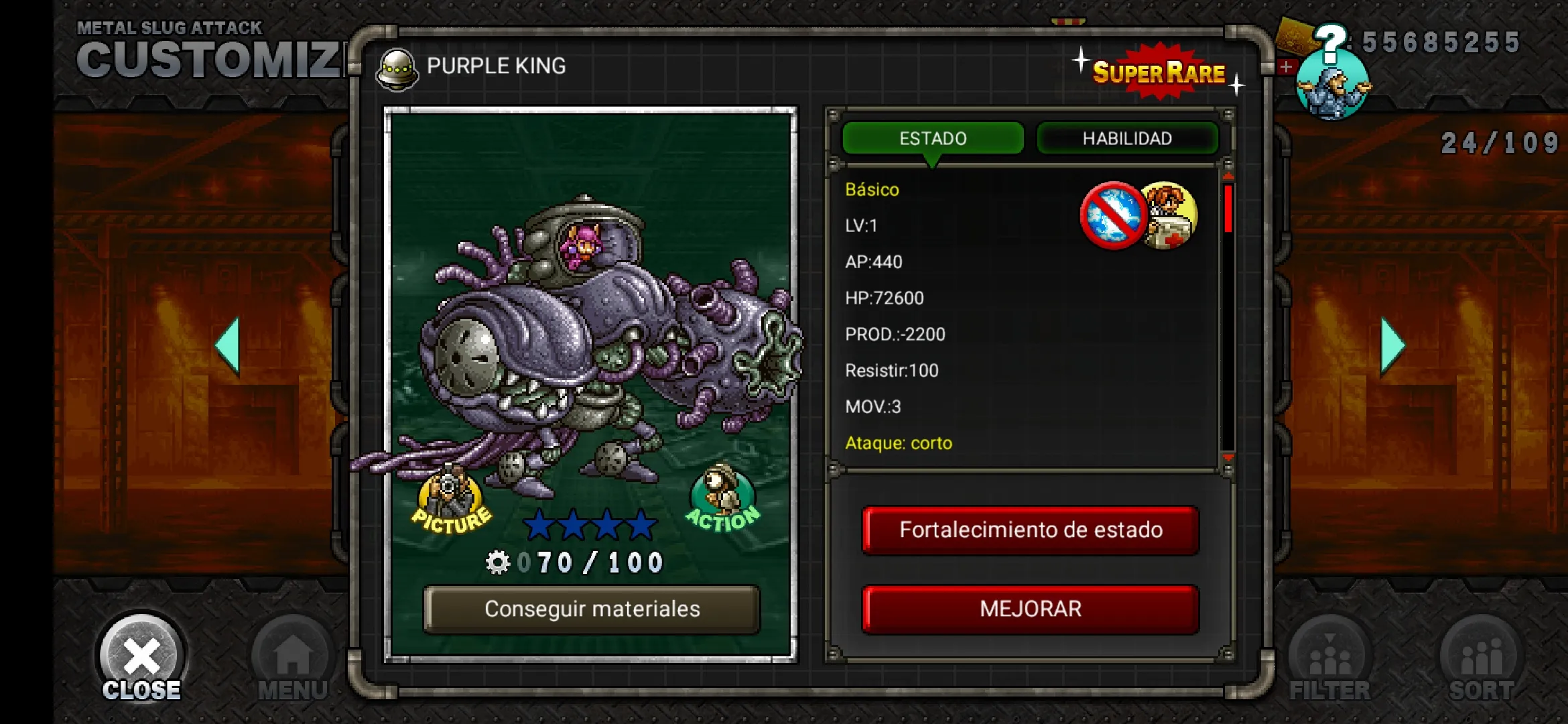This screenshot has height=724, width=1568.
Task: Select the medic character trait icon
Action: point(1169,216)
